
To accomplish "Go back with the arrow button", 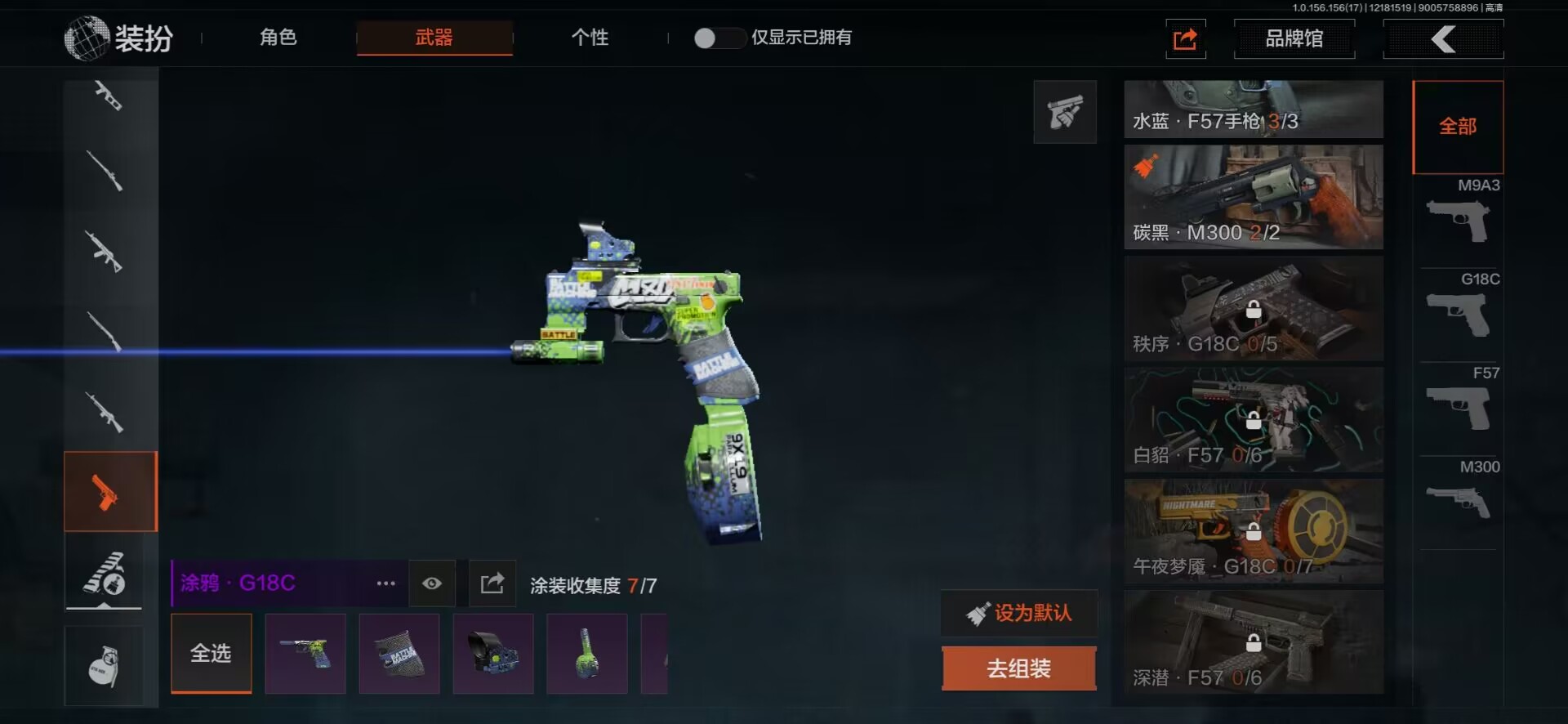I will pos(1443,38).
